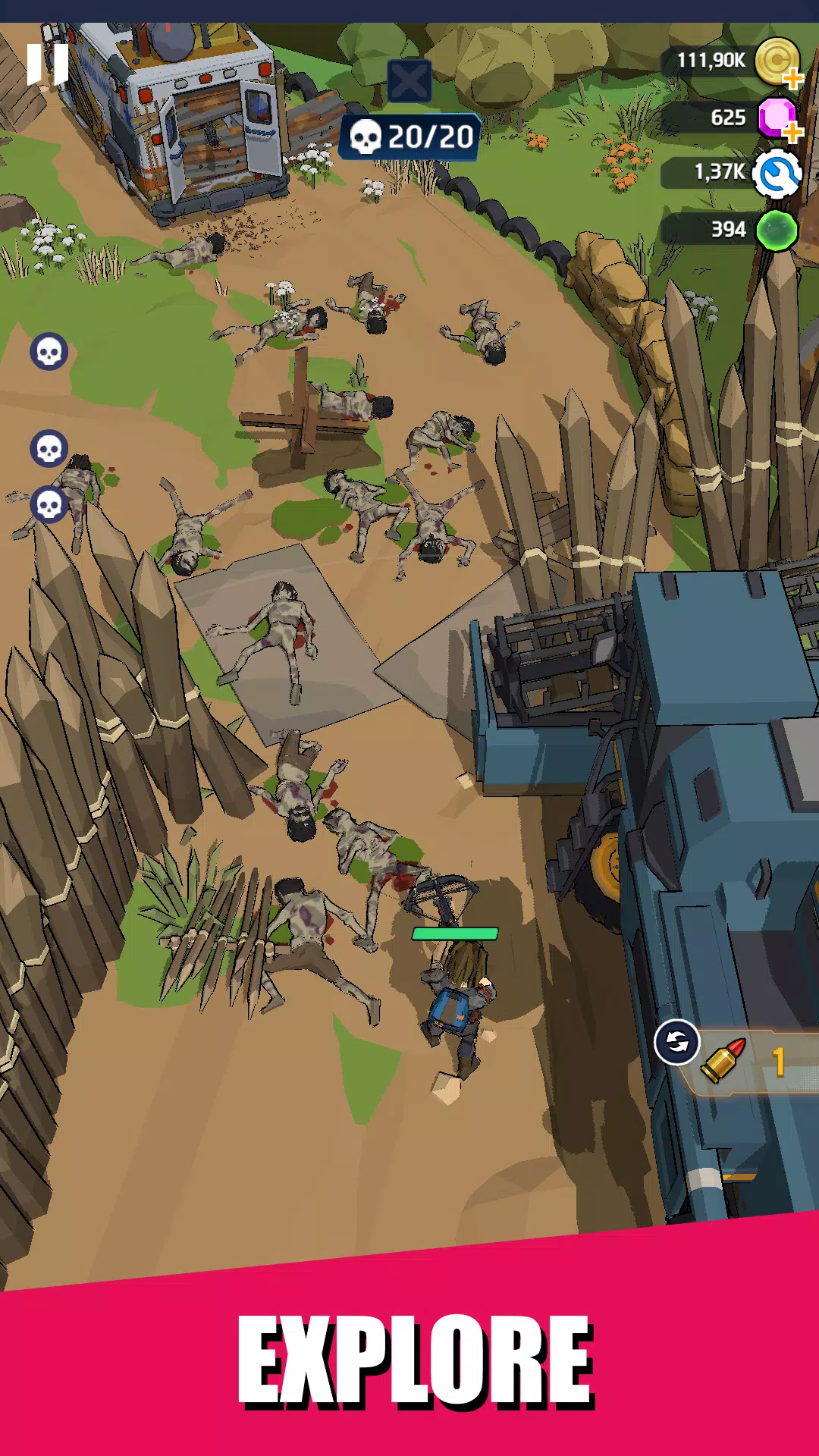Screen dimensions: 819x1456
Task: Pause the game
Action: [47, 64]
